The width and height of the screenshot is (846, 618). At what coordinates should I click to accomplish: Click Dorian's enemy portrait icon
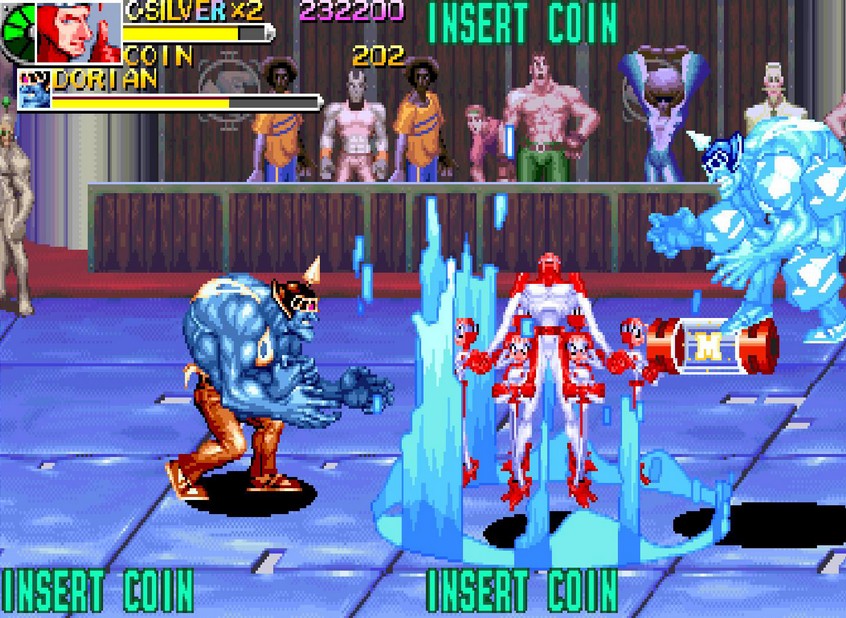click(x=33, y=92)
